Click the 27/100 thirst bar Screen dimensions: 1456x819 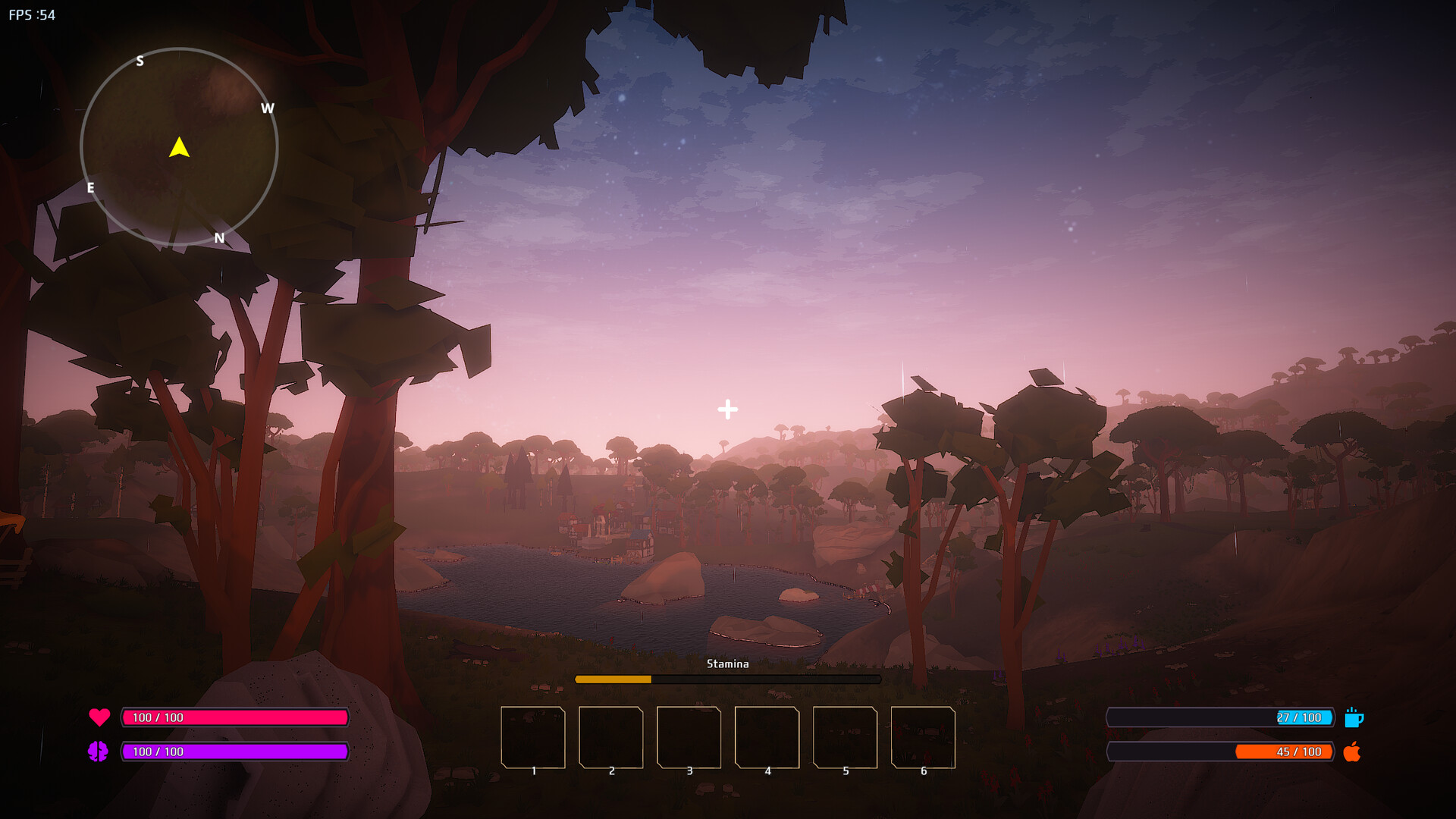1219,717
